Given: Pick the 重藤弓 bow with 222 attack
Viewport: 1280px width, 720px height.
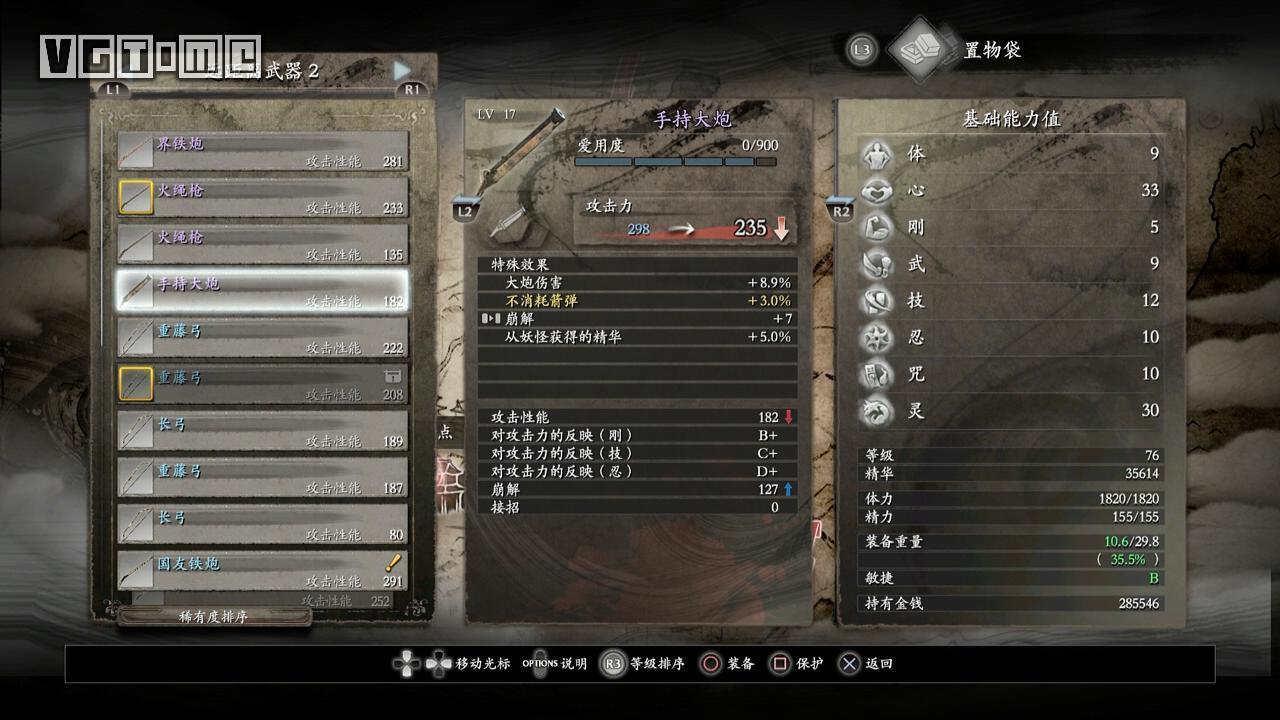Looking at the screenshot, I should [x=262, y=338].
